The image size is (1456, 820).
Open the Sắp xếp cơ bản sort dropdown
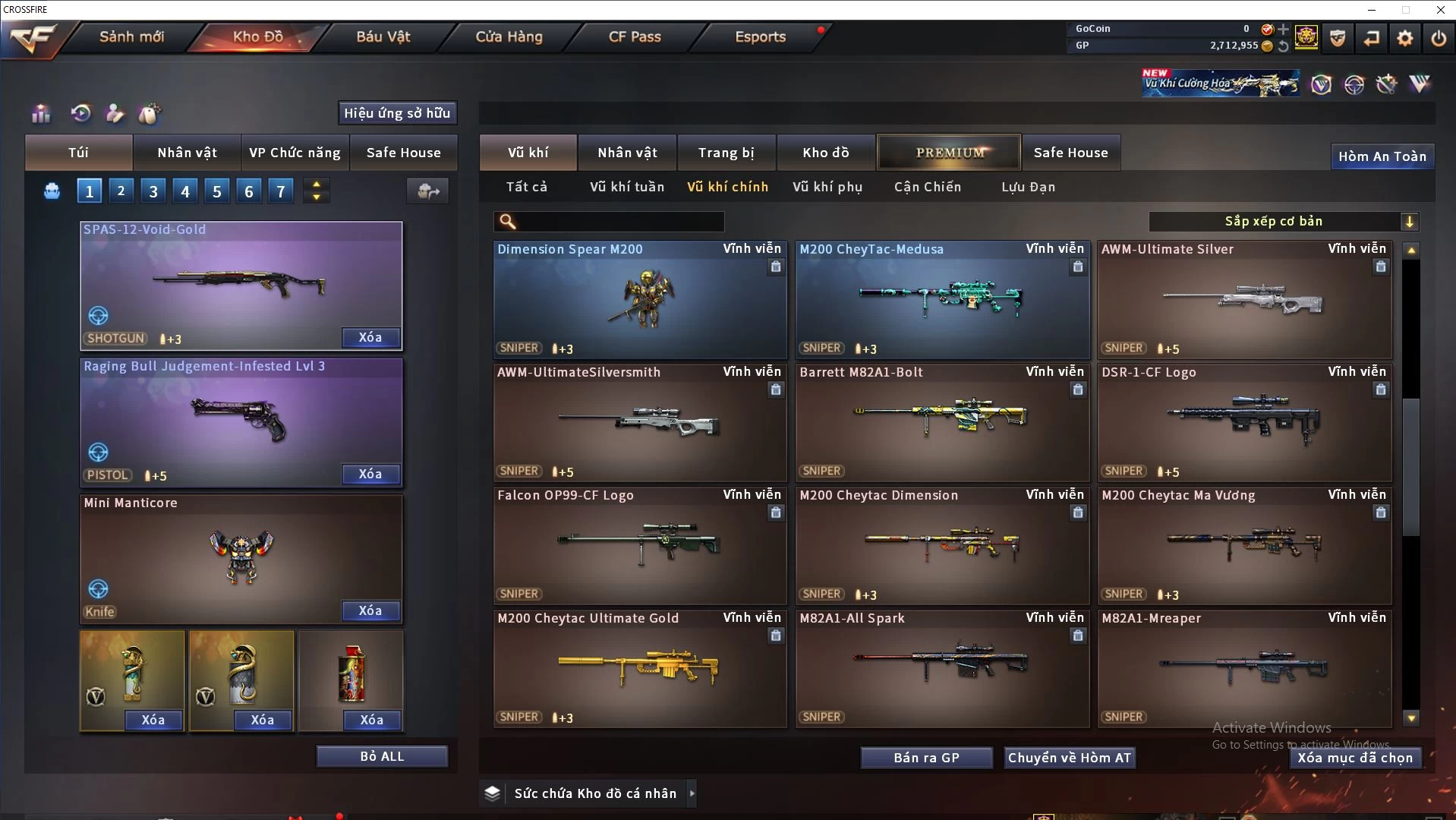1283,221
